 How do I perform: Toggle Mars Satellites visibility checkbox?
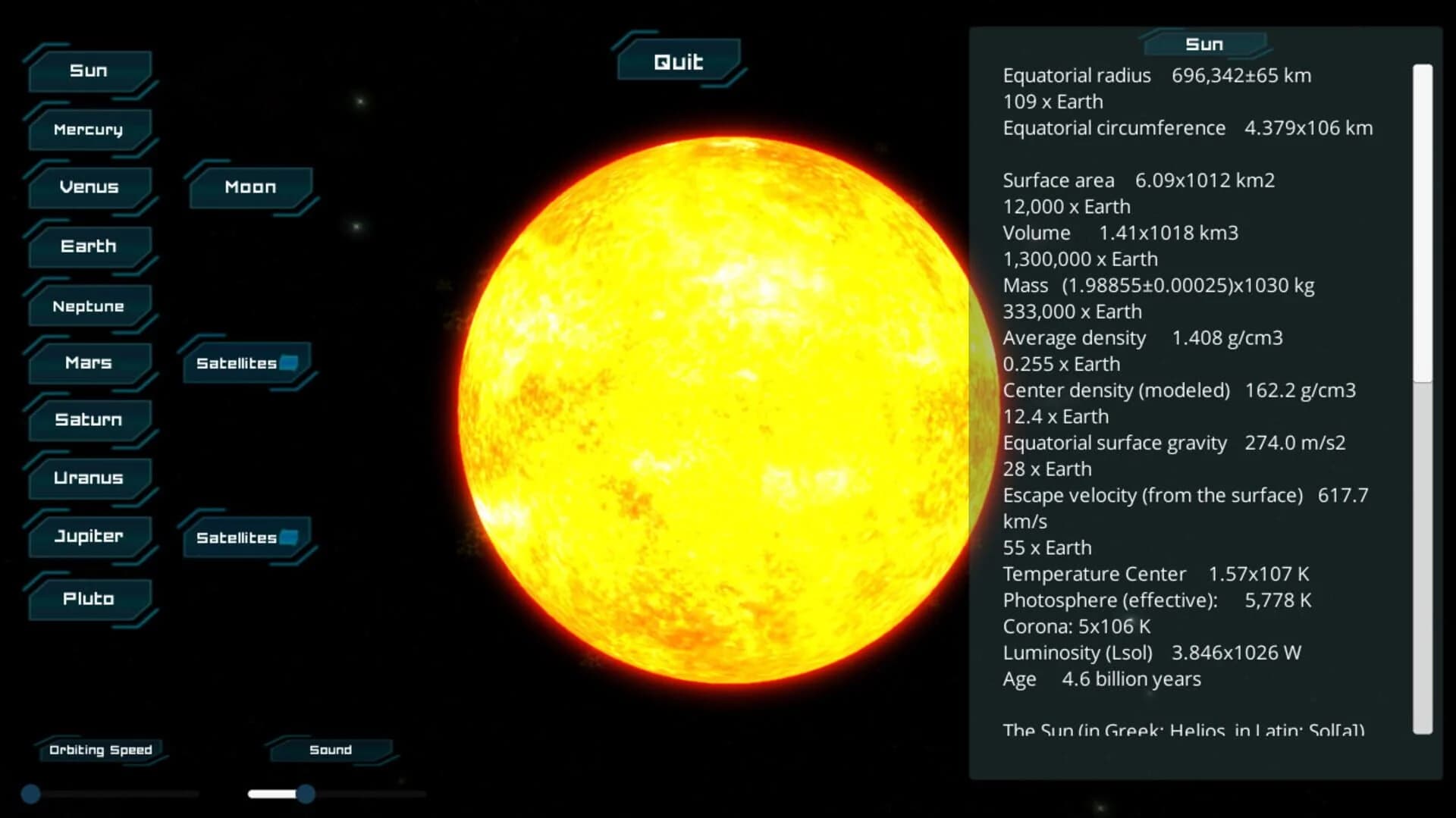point(290,363)
